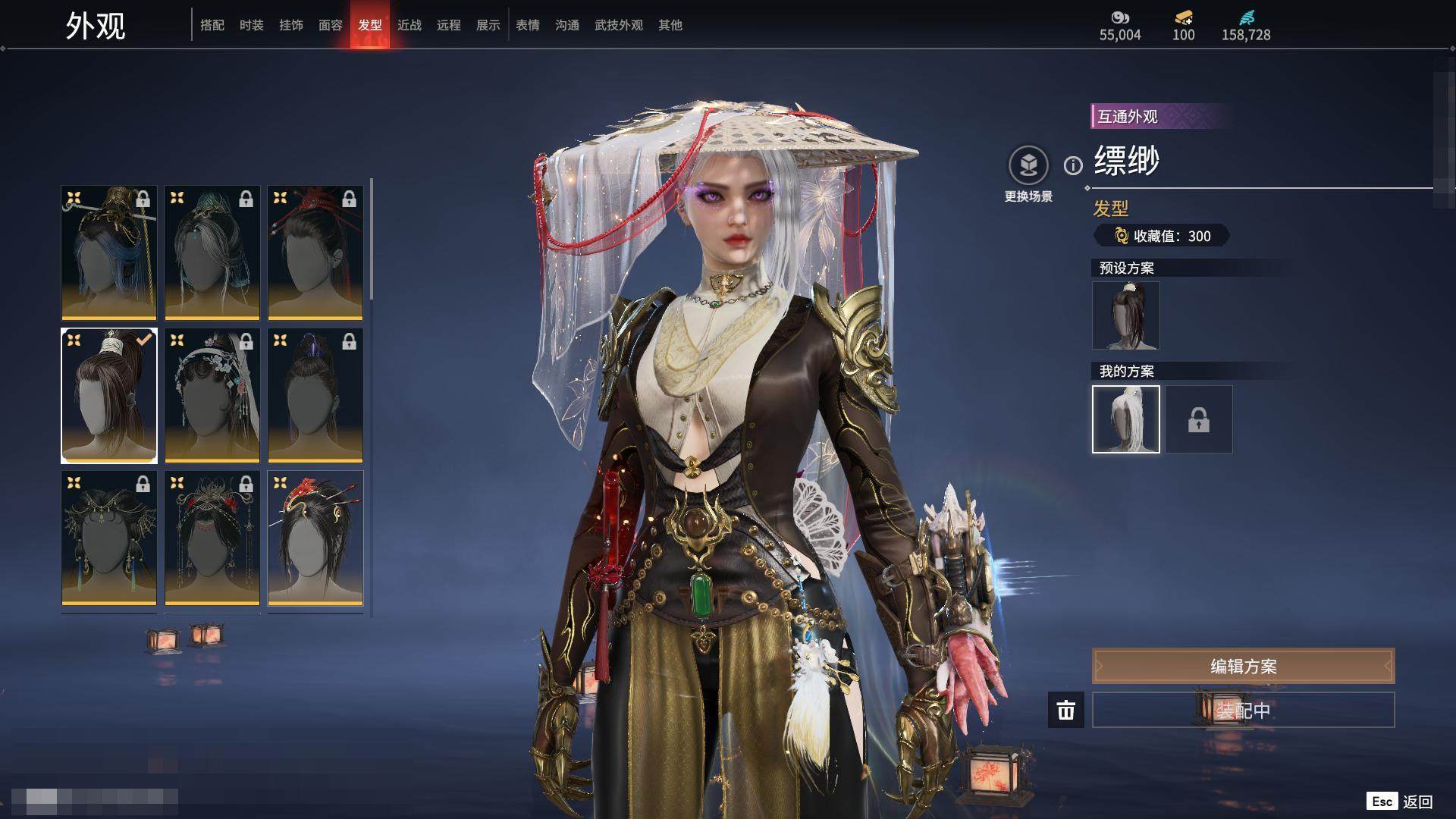Switch to the 远程 tab
Screen dimensions: 1456x819
click(x=449, y=25)
